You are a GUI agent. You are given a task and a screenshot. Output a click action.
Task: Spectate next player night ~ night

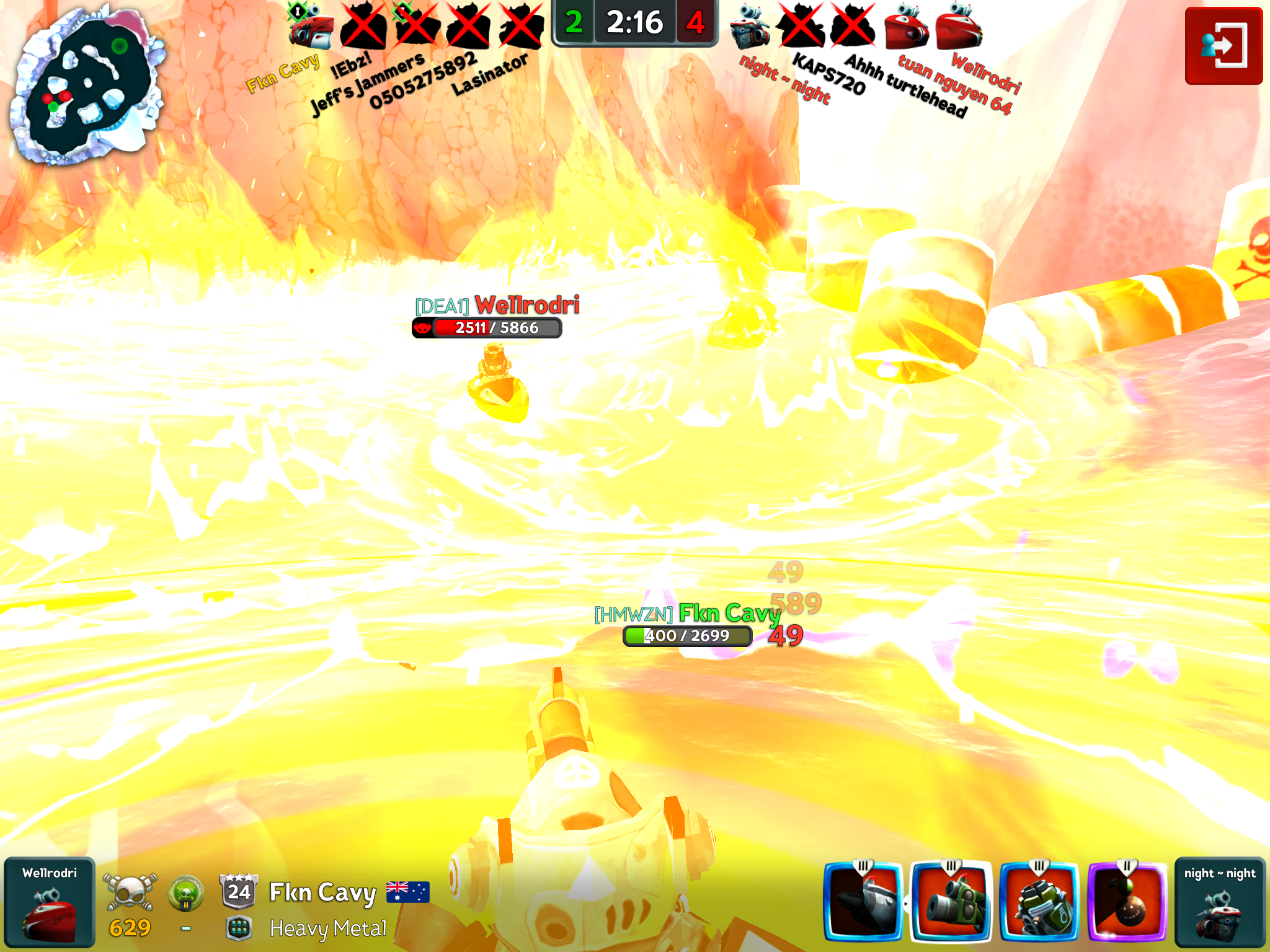point(1219,902)
